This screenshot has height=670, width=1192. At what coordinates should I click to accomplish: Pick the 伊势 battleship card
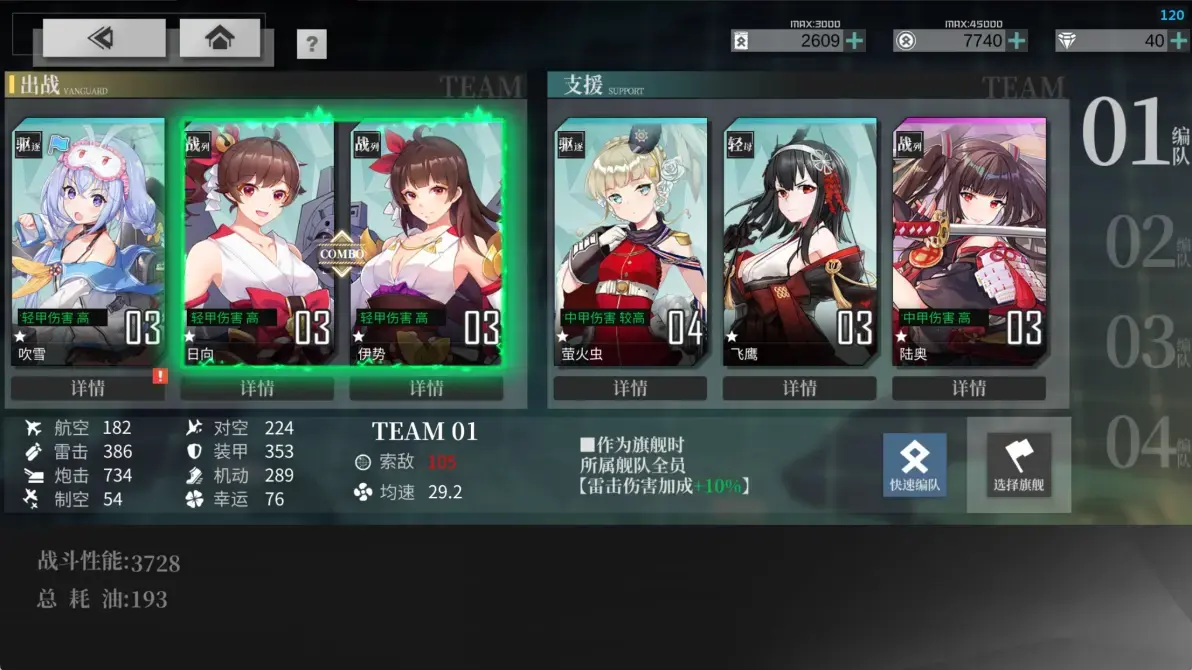[427, 242]
